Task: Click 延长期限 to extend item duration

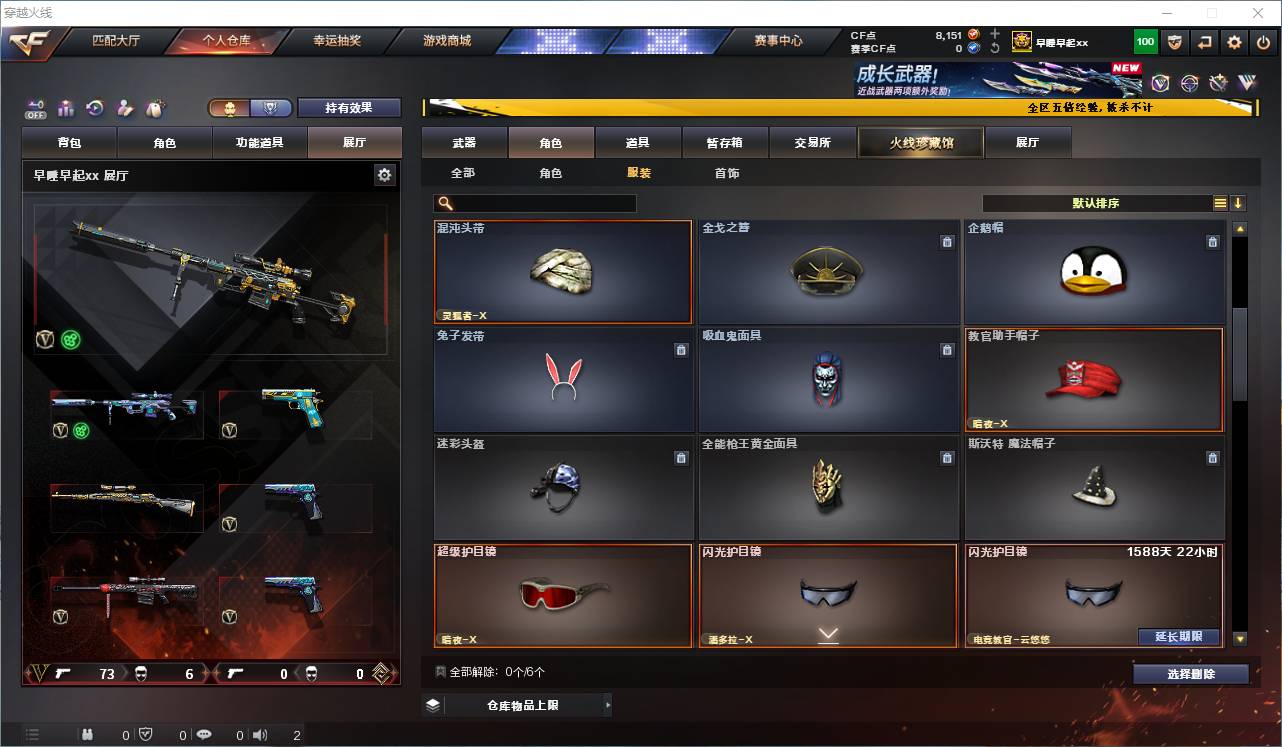Action: coord(1178,637)
